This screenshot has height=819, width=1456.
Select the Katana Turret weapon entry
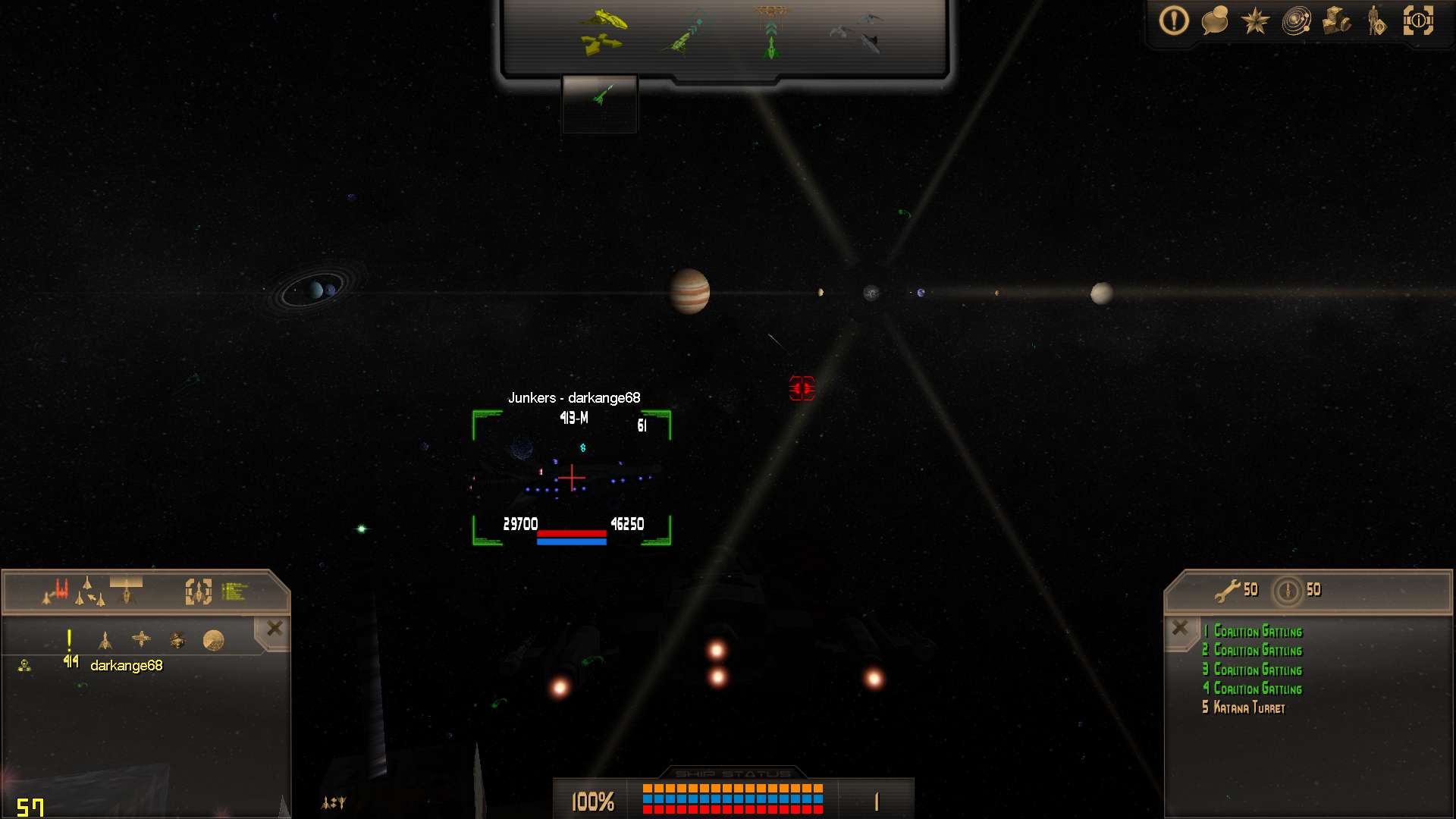click(x=1248, y=708)
